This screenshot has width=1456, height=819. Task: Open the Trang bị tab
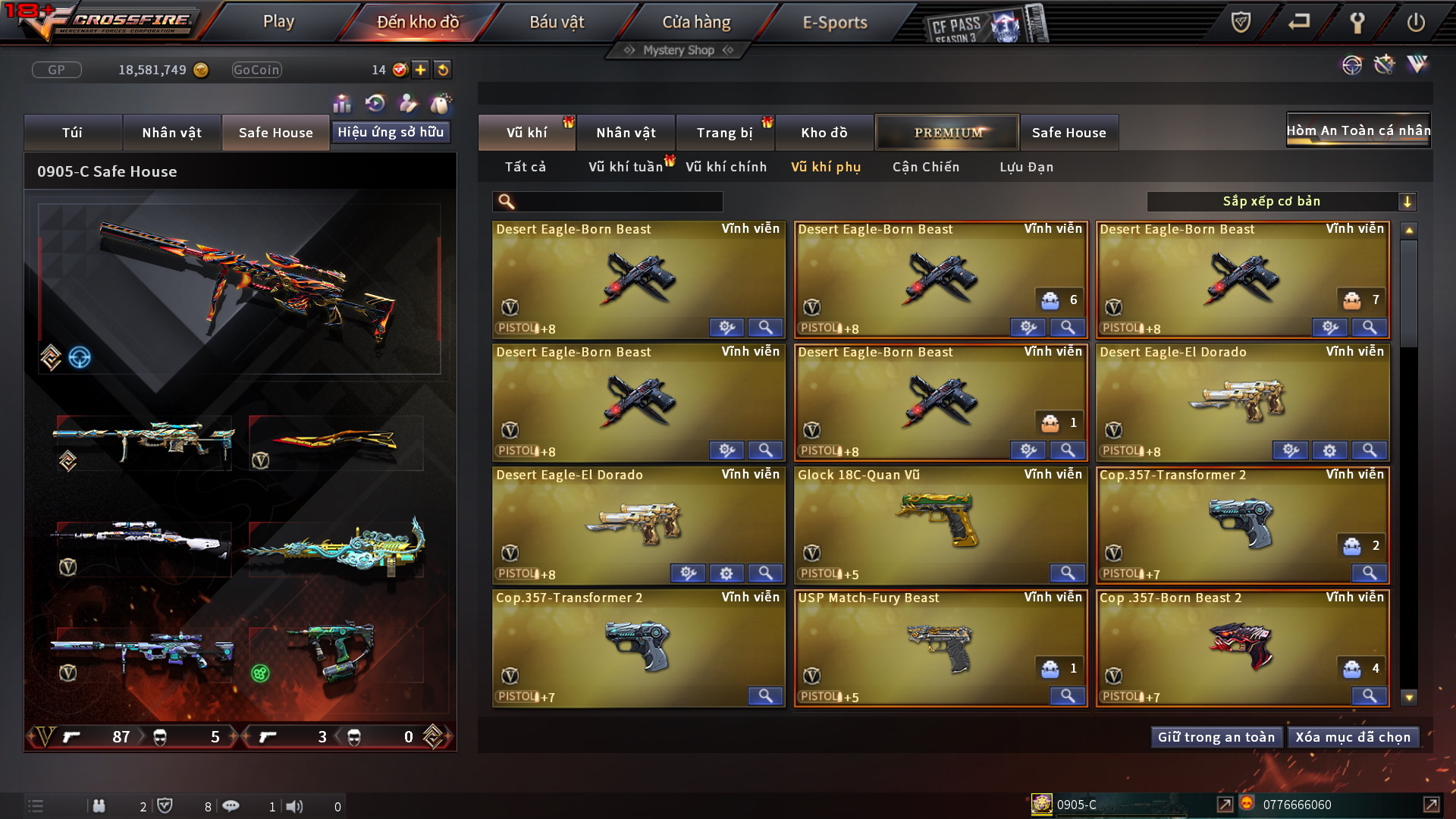724,133
